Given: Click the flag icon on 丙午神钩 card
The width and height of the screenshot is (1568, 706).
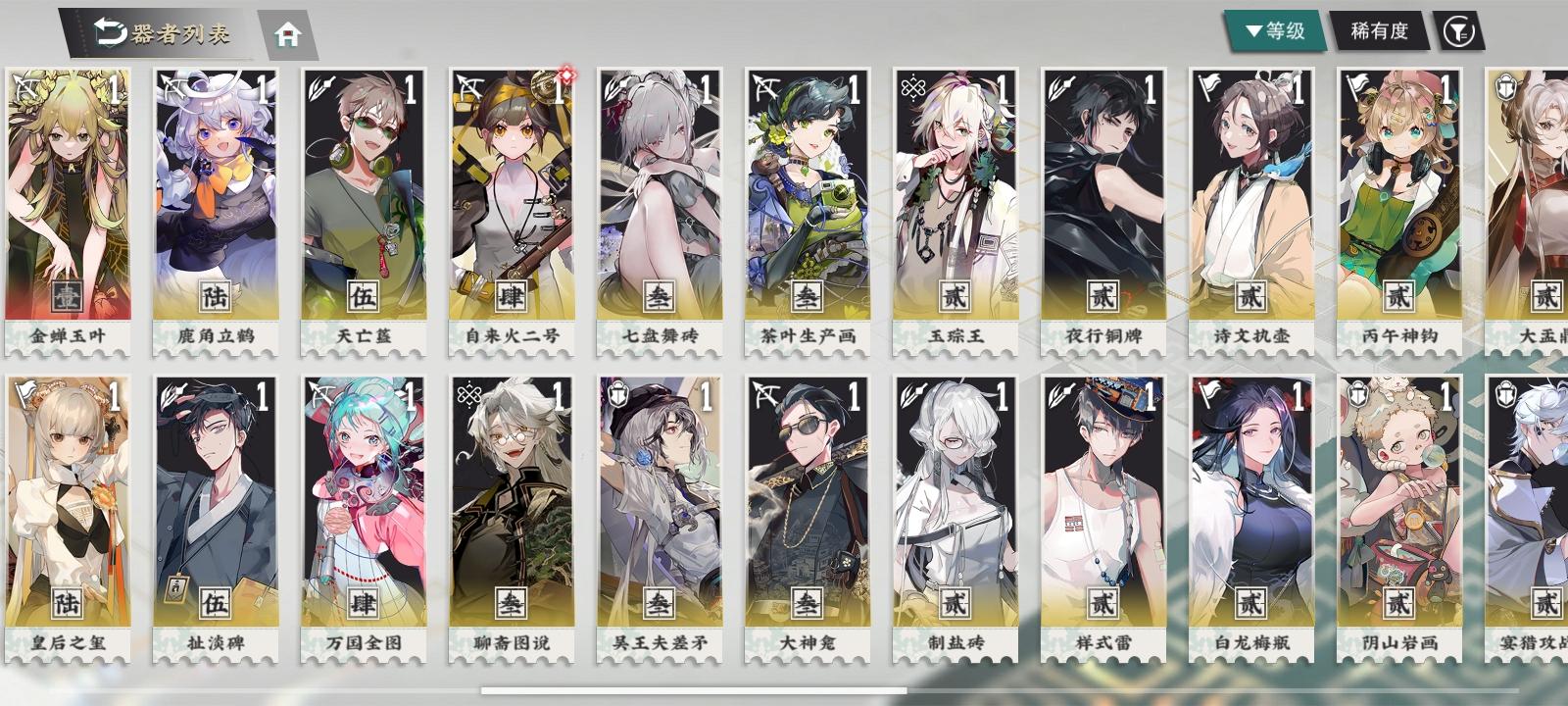Looking at the screenshot, I should [x=1357, y=85].
